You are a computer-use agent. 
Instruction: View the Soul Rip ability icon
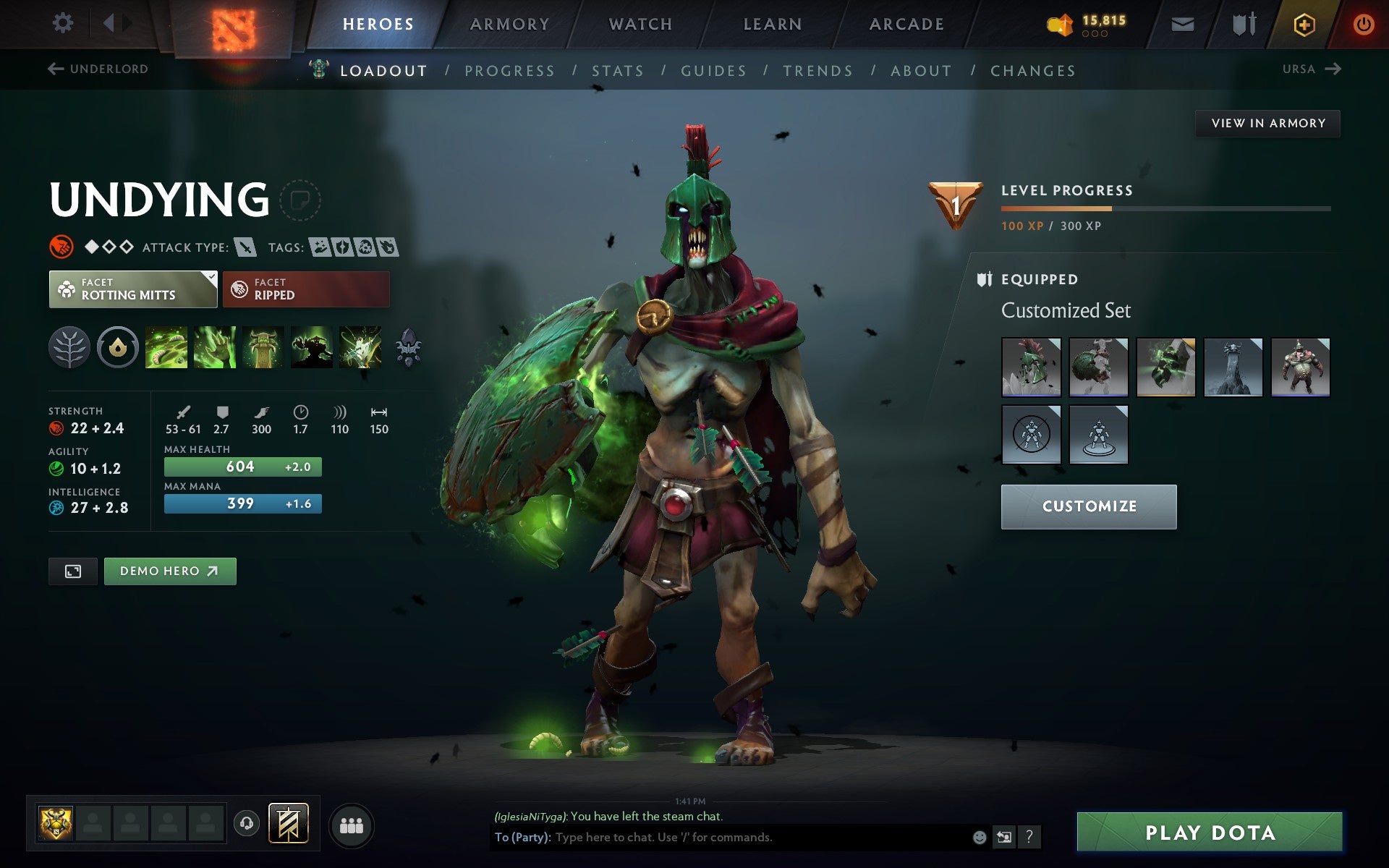214,347
